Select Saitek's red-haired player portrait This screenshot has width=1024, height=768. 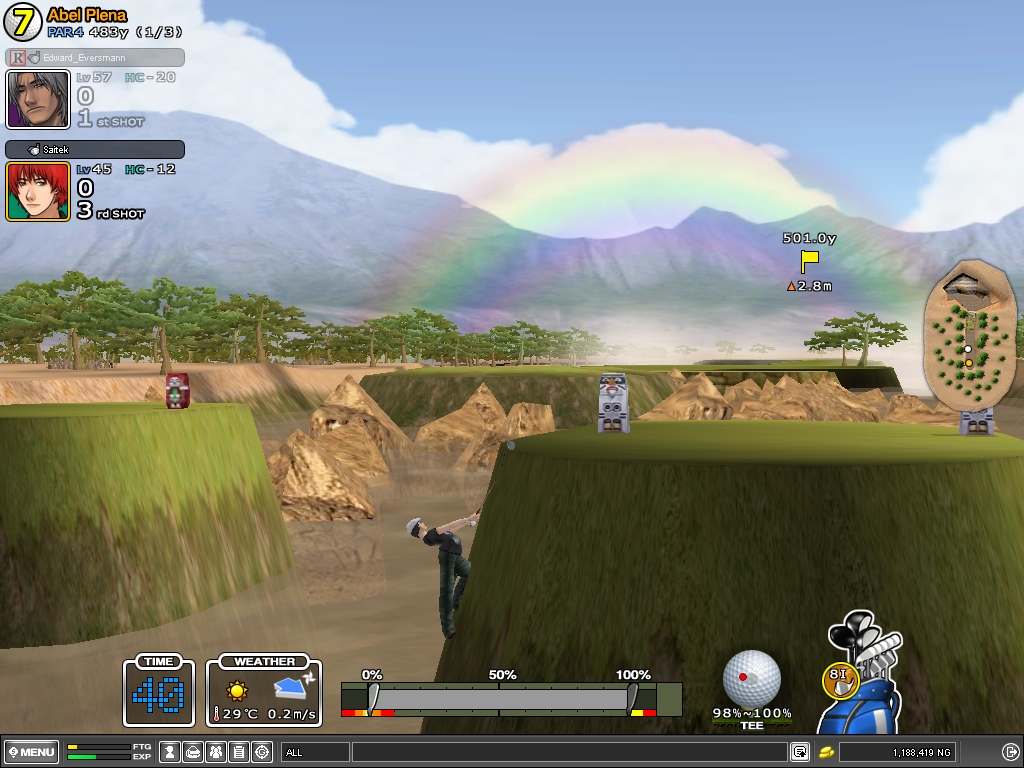point(38,191)
